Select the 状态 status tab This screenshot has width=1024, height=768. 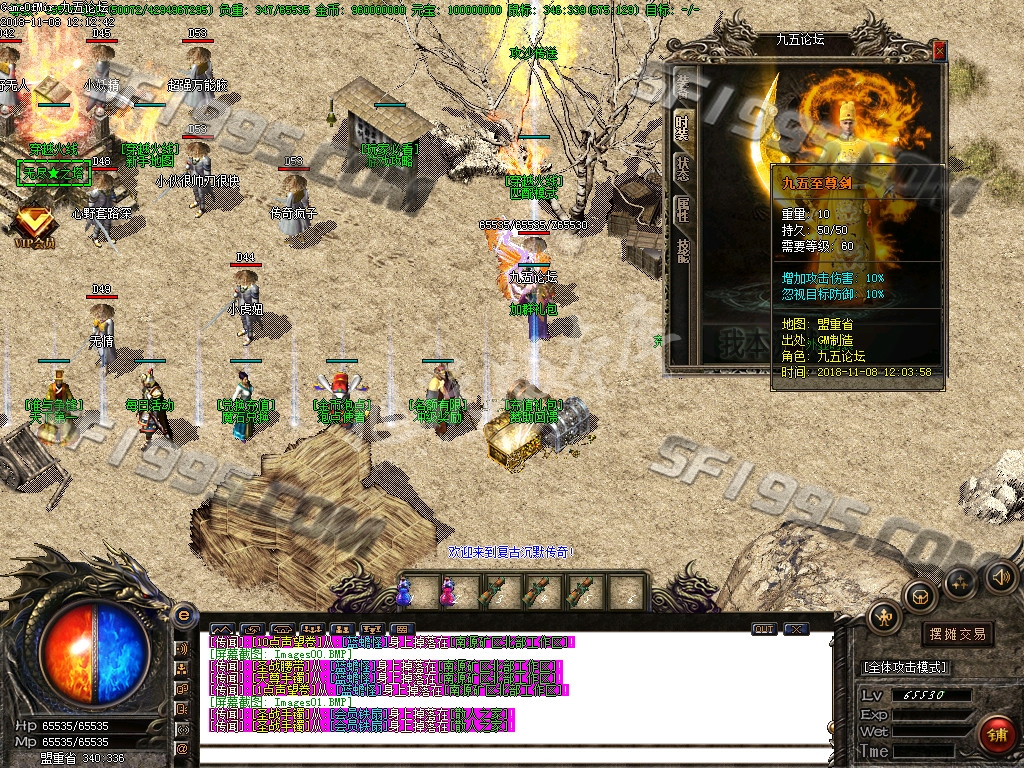click(682, 167)
